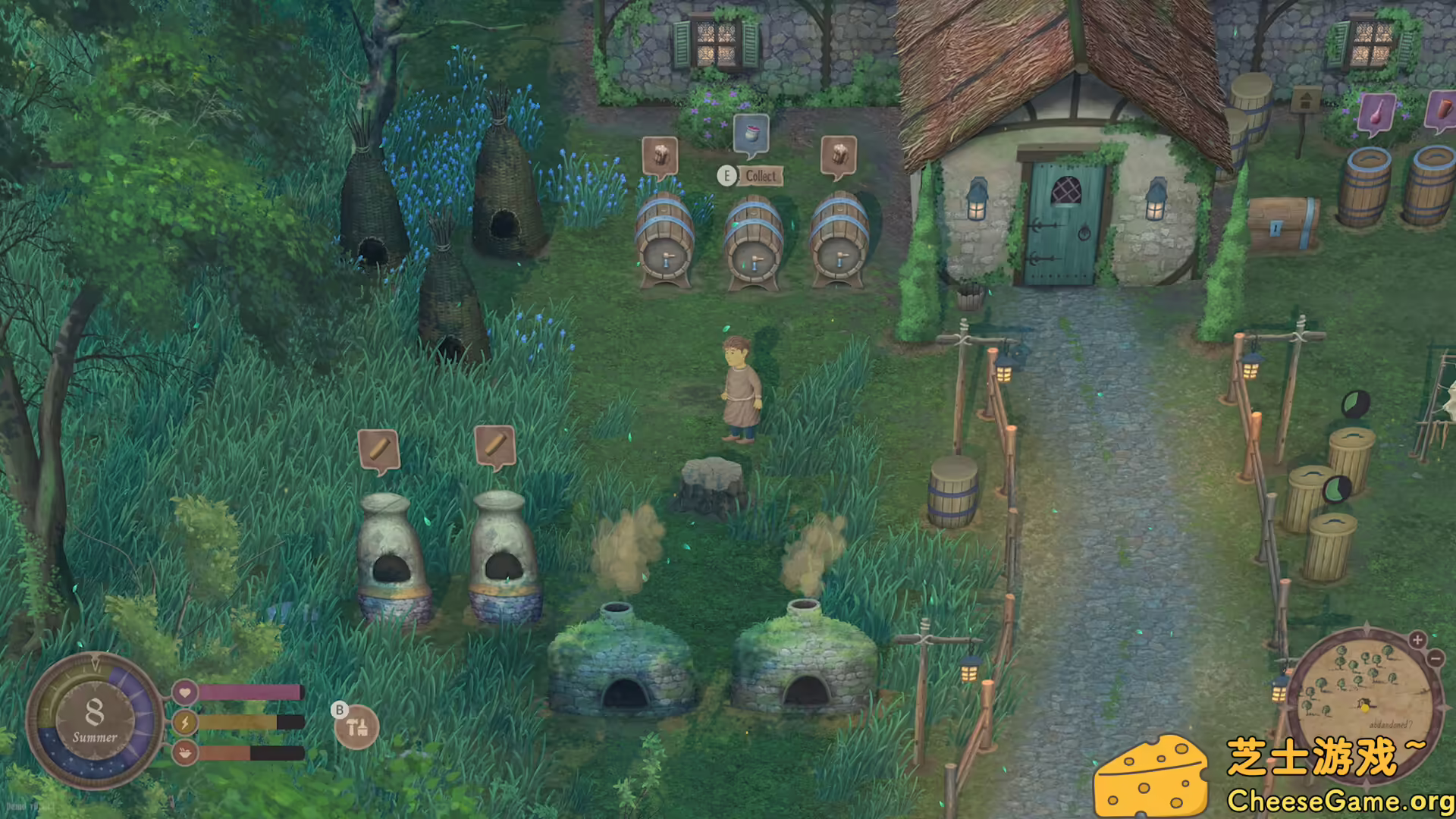Click the abandoned label on the minimap
The height and width of the screenshot is (819, 1456).
(x=1392, y=723)
